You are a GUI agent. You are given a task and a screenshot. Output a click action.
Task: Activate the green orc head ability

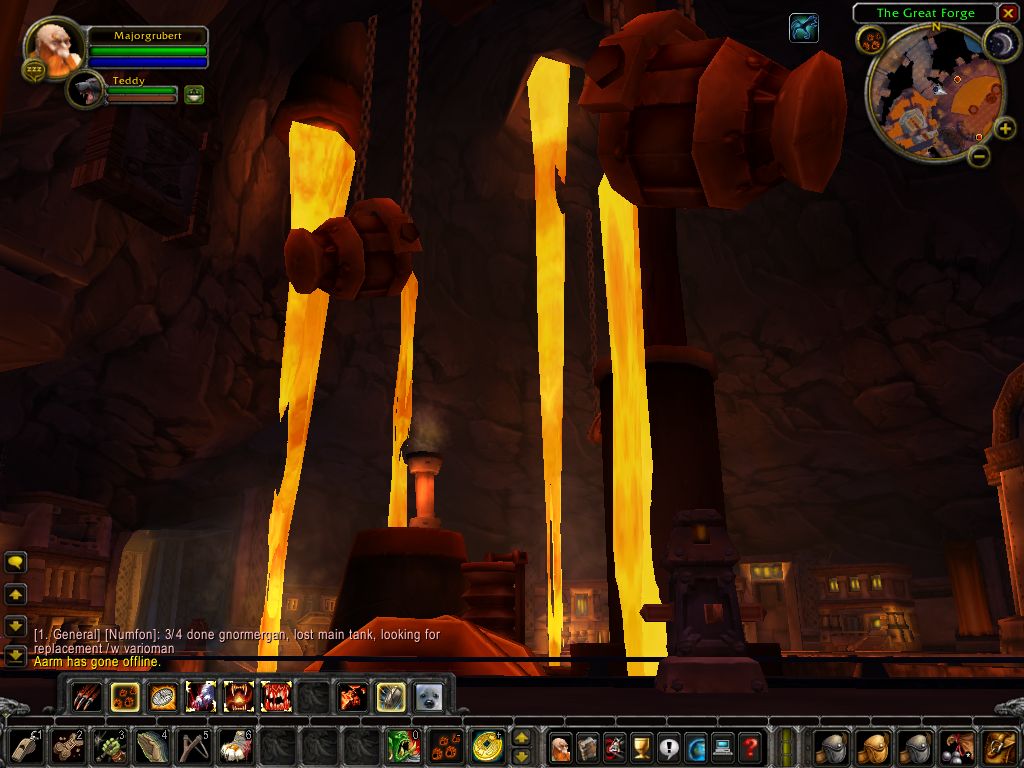[404, 746]
